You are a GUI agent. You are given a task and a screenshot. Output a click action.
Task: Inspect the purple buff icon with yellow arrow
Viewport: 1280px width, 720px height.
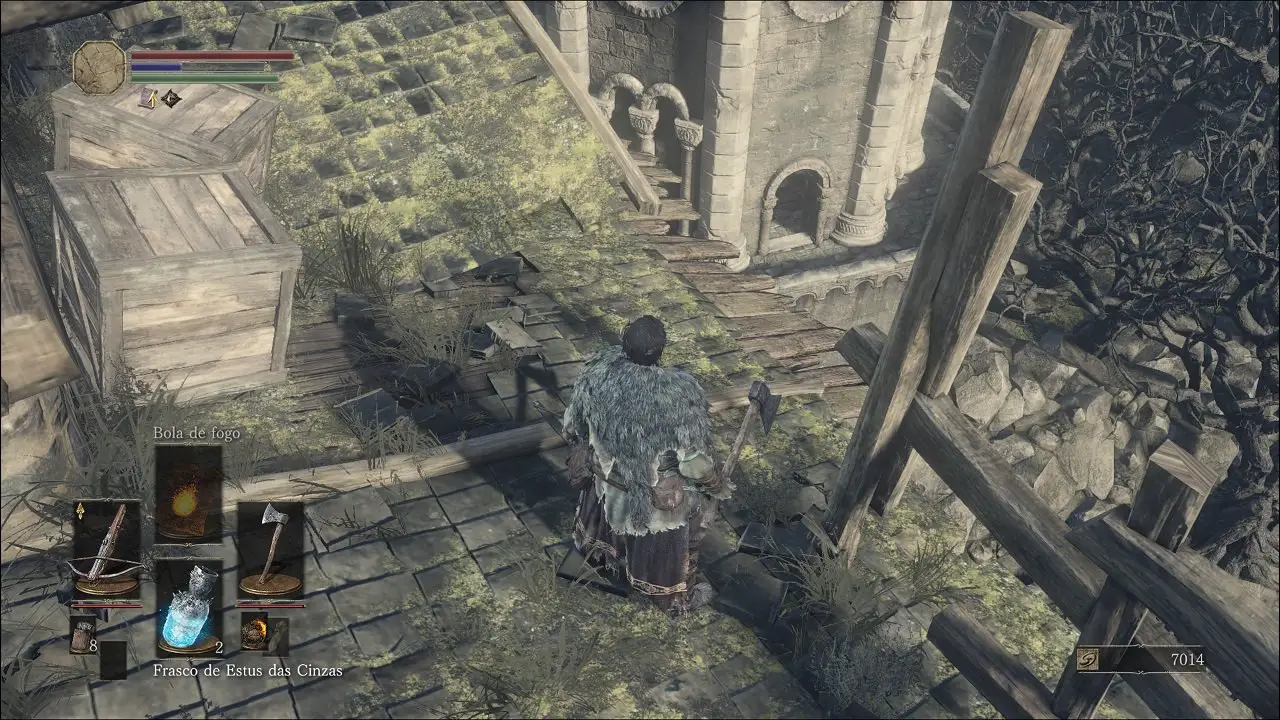(x=148, y=98)
